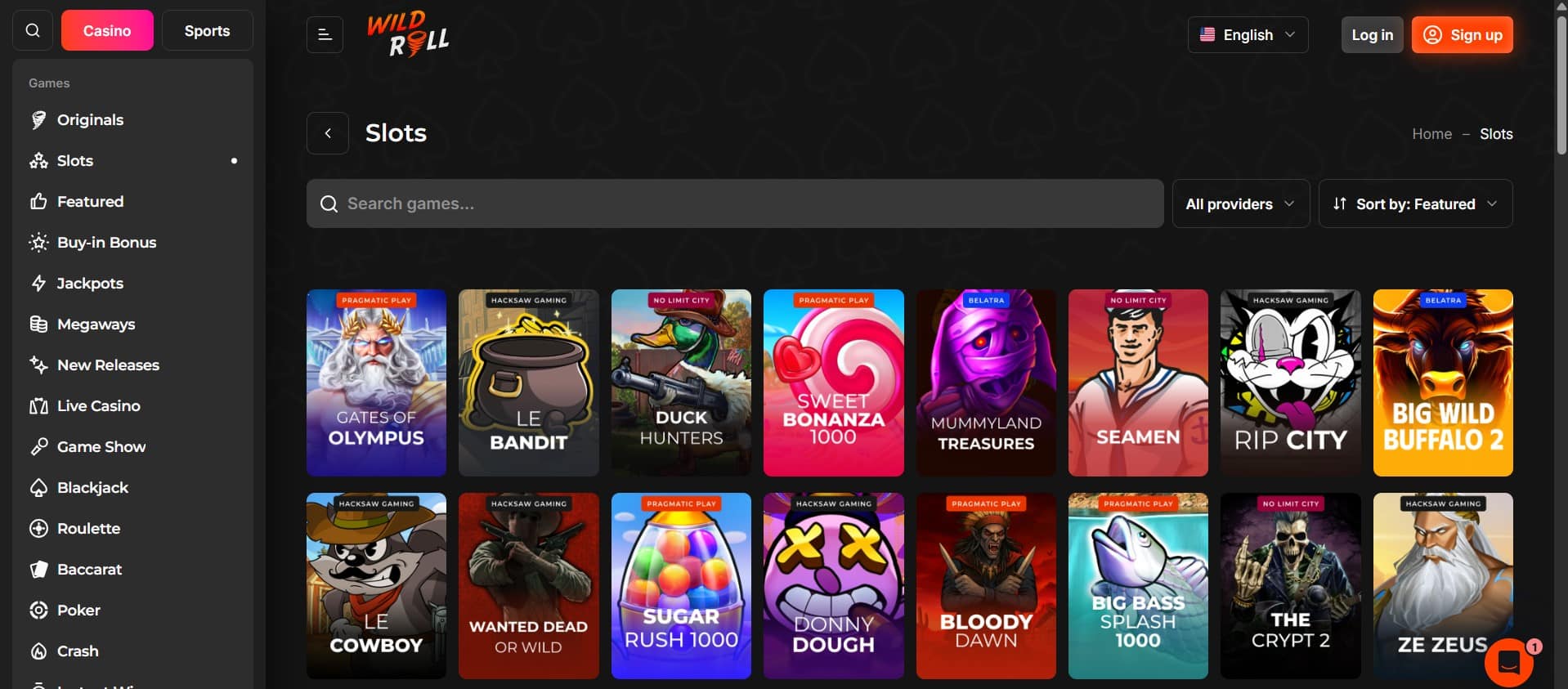Switch to the Sports tab
This screenshot has width=1568, height=689.
tap(207, 30)
